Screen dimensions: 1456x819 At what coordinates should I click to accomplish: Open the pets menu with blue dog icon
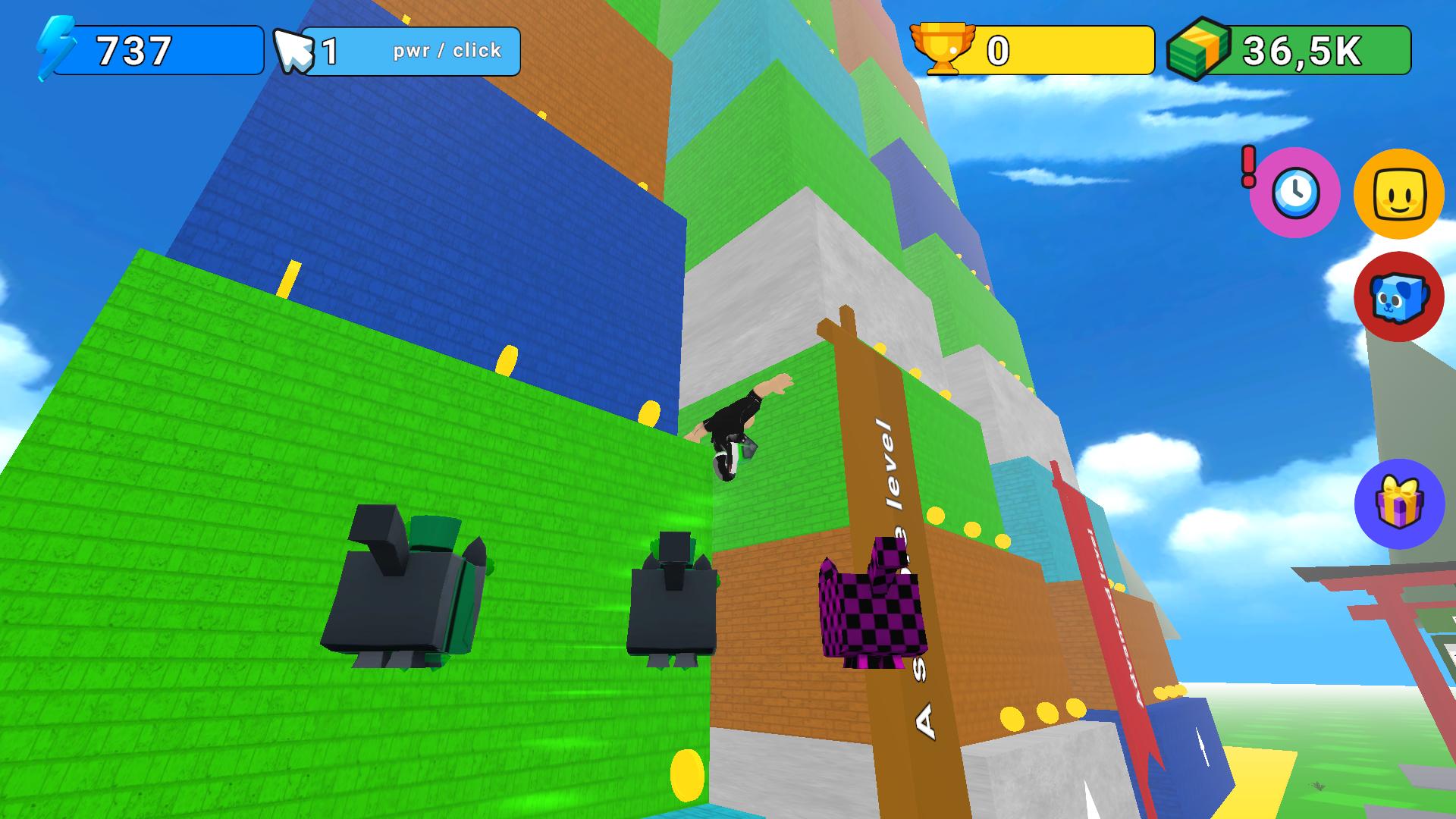[1399, 297]
